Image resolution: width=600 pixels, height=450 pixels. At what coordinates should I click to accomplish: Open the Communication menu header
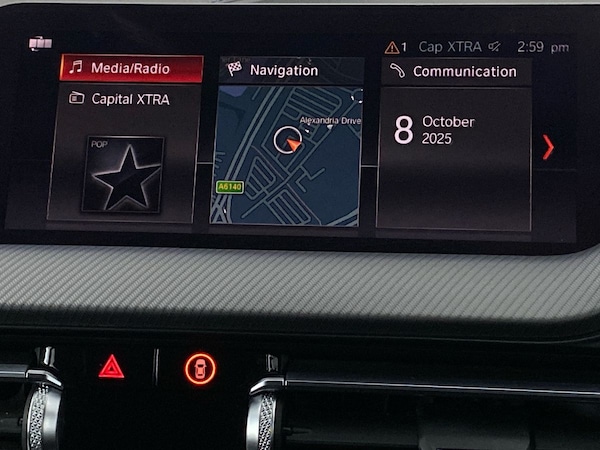click(x=455, y=71)
